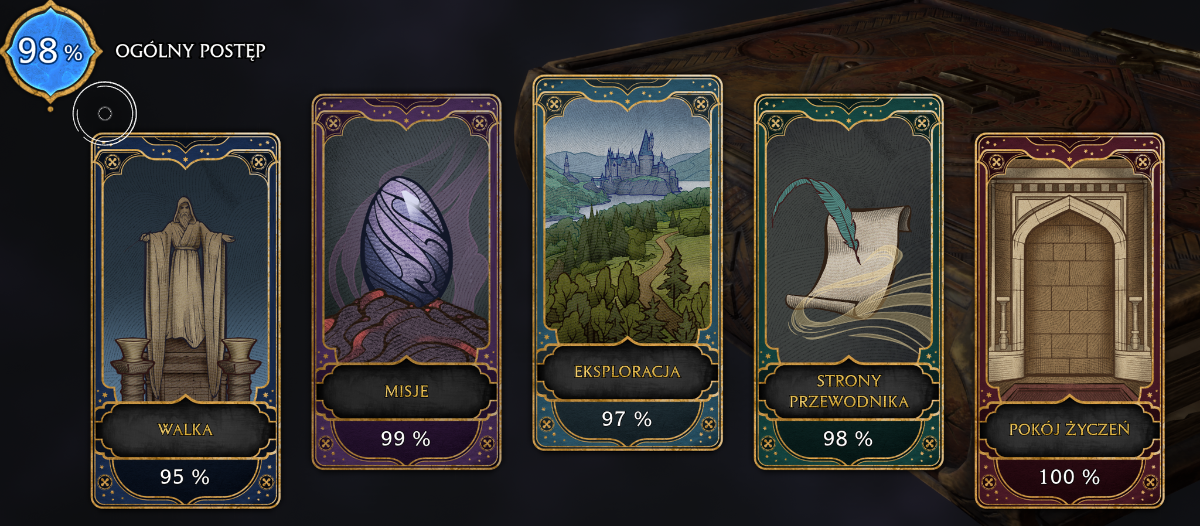Choose the Eksploracja castle card
This screenshot has width=1200, height=526.
(x=627, y=262)
